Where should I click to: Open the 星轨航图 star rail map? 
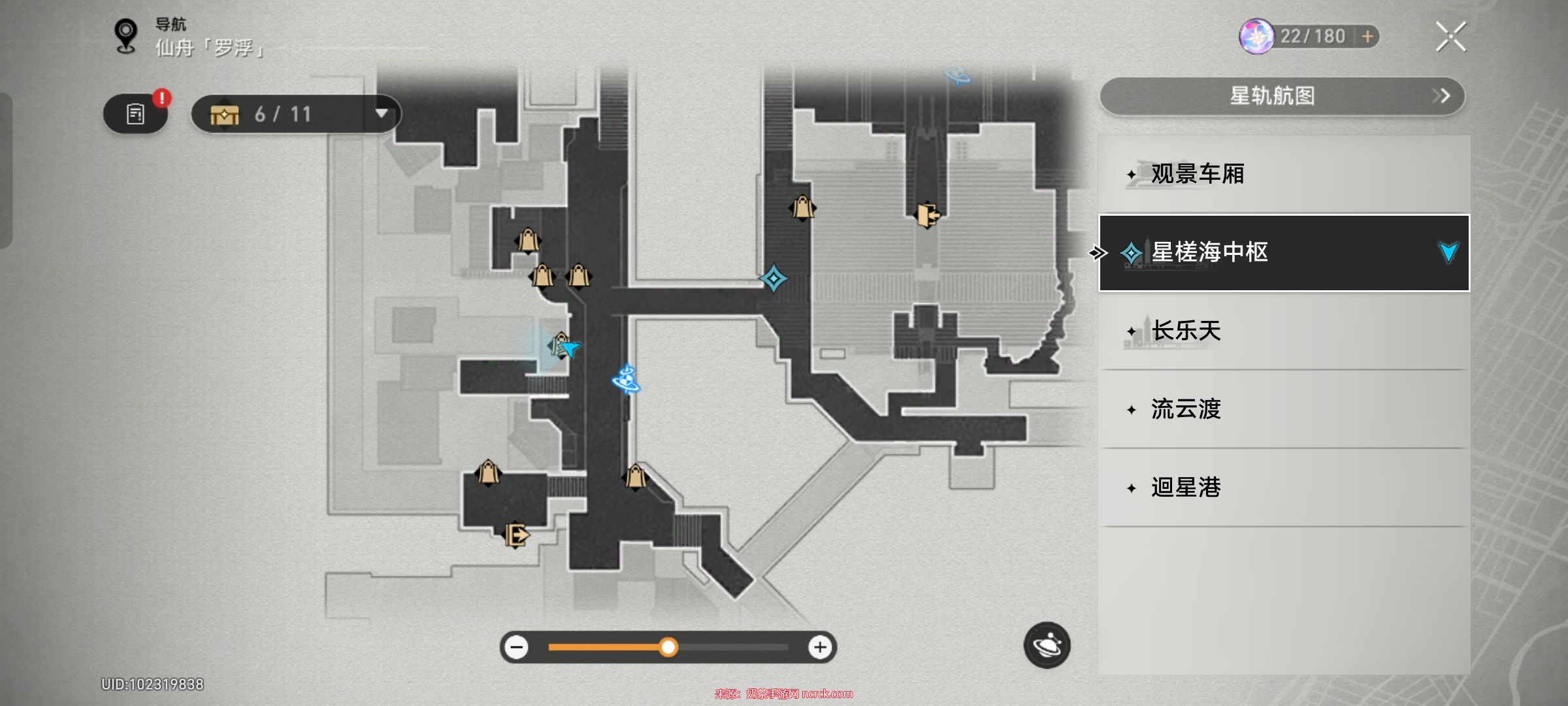tap(1282, 96)
